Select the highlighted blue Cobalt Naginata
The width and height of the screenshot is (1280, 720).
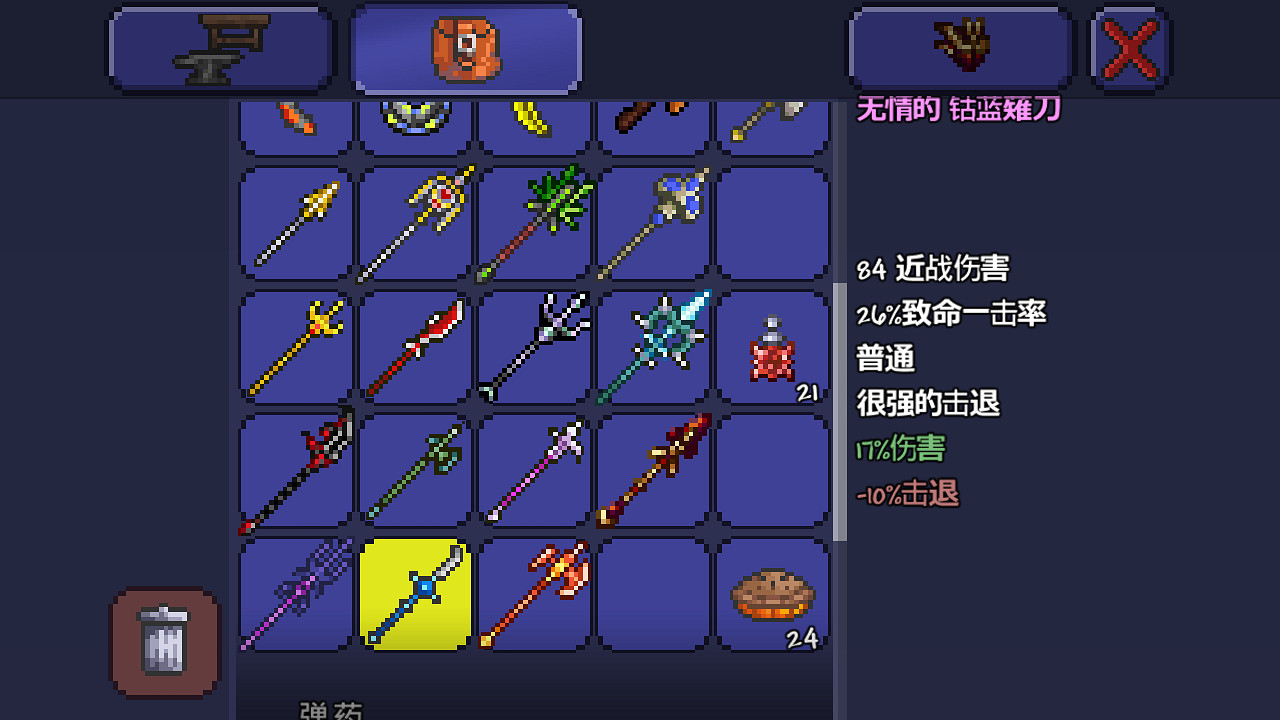point(414,595)
